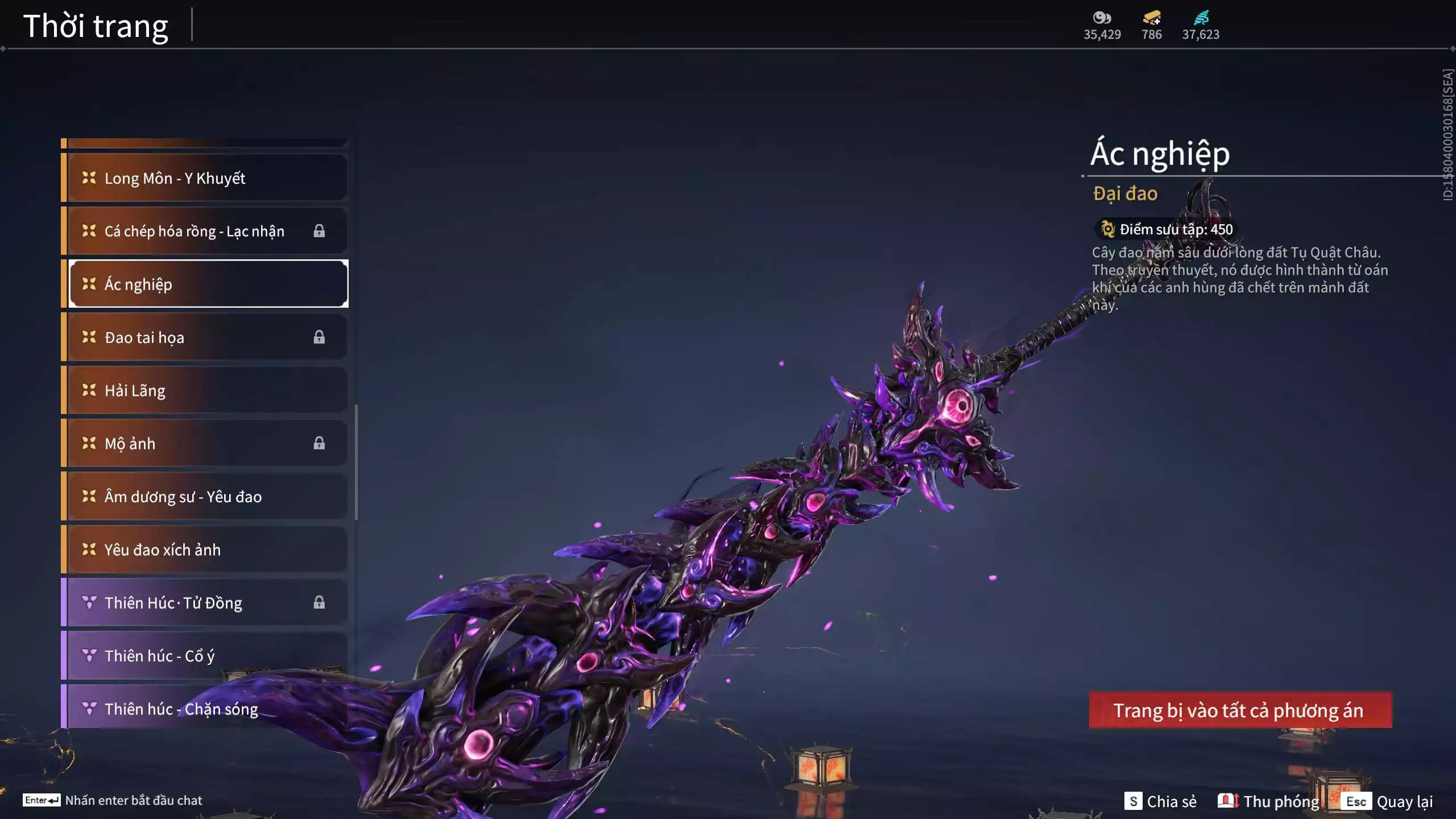Click Trang bị vào tất cả phương án
The height and width of the screenshot is (819, 1456).
(x=1240, y=710)
